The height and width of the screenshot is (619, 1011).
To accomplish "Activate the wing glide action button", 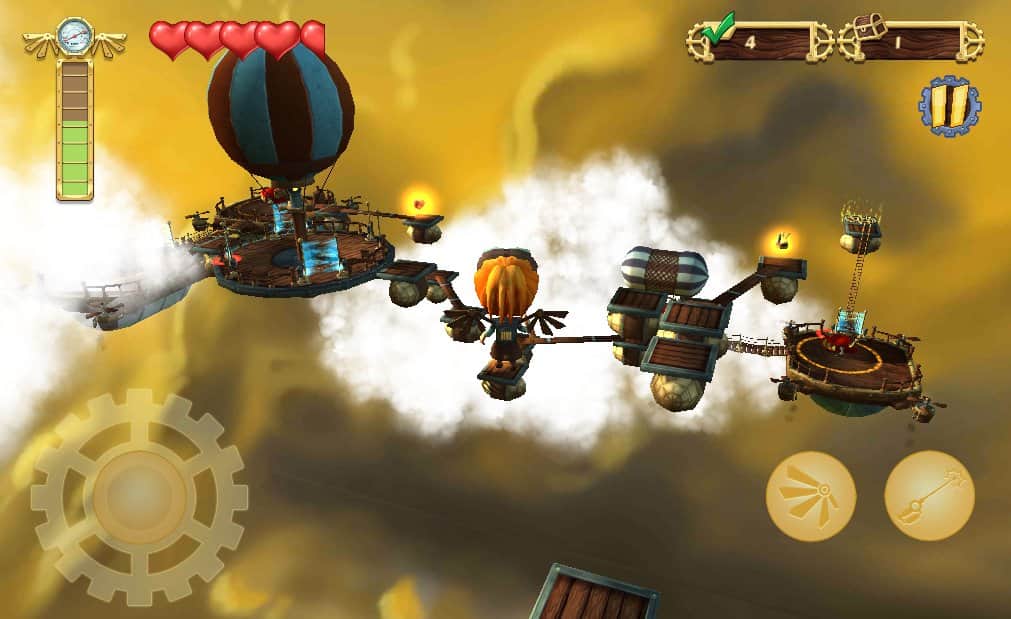I will click(x=810, y=496).
